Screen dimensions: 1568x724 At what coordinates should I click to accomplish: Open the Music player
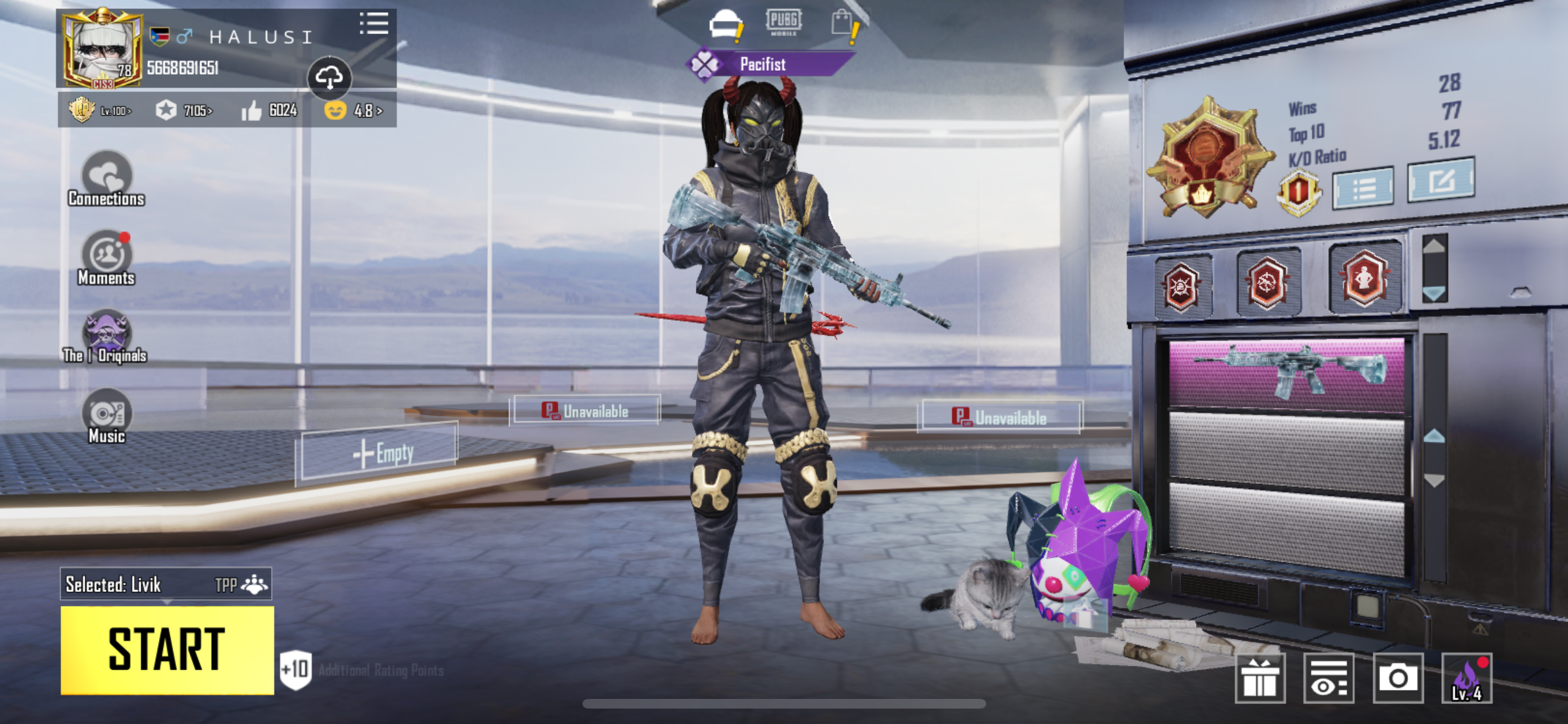106,416
